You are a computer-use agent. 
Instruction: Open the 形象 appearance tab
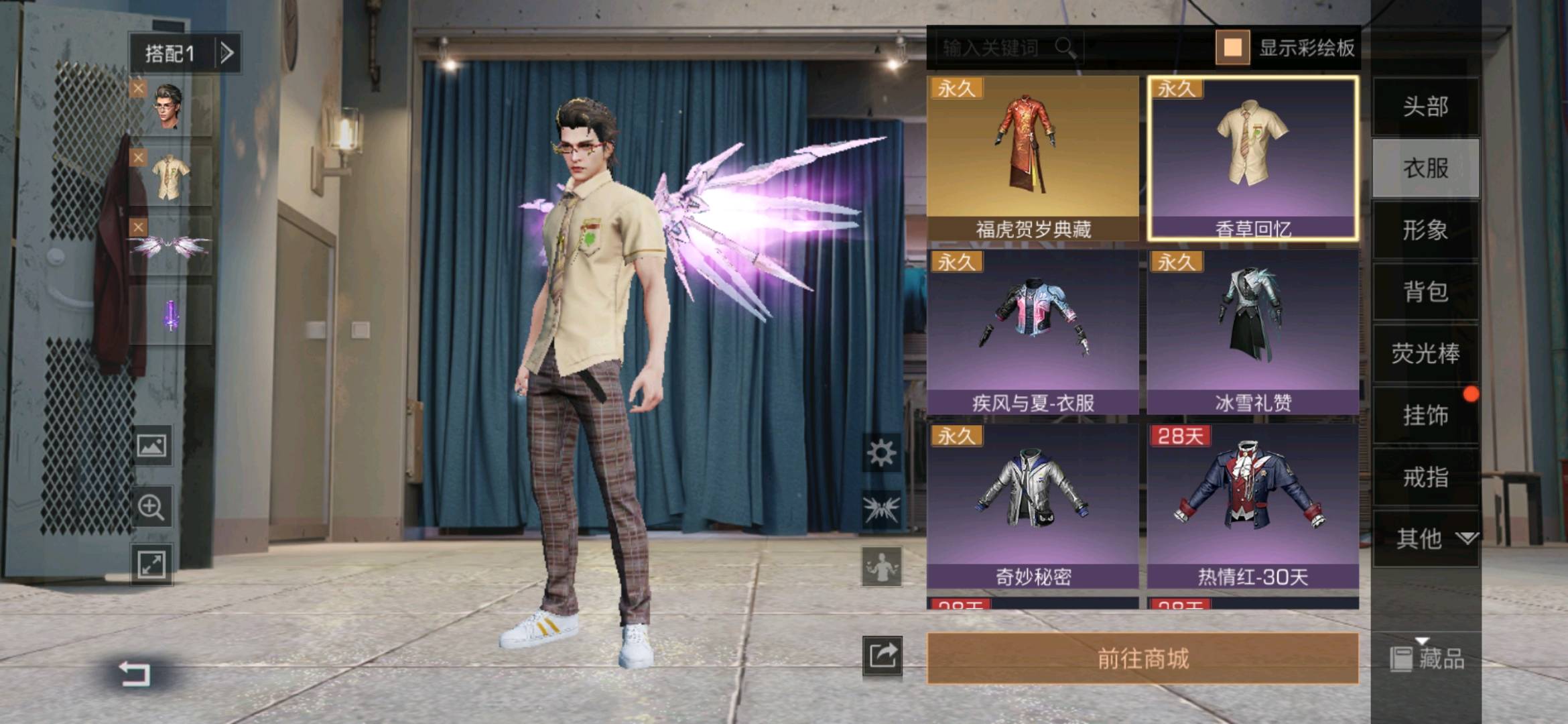coord(1425,230)
